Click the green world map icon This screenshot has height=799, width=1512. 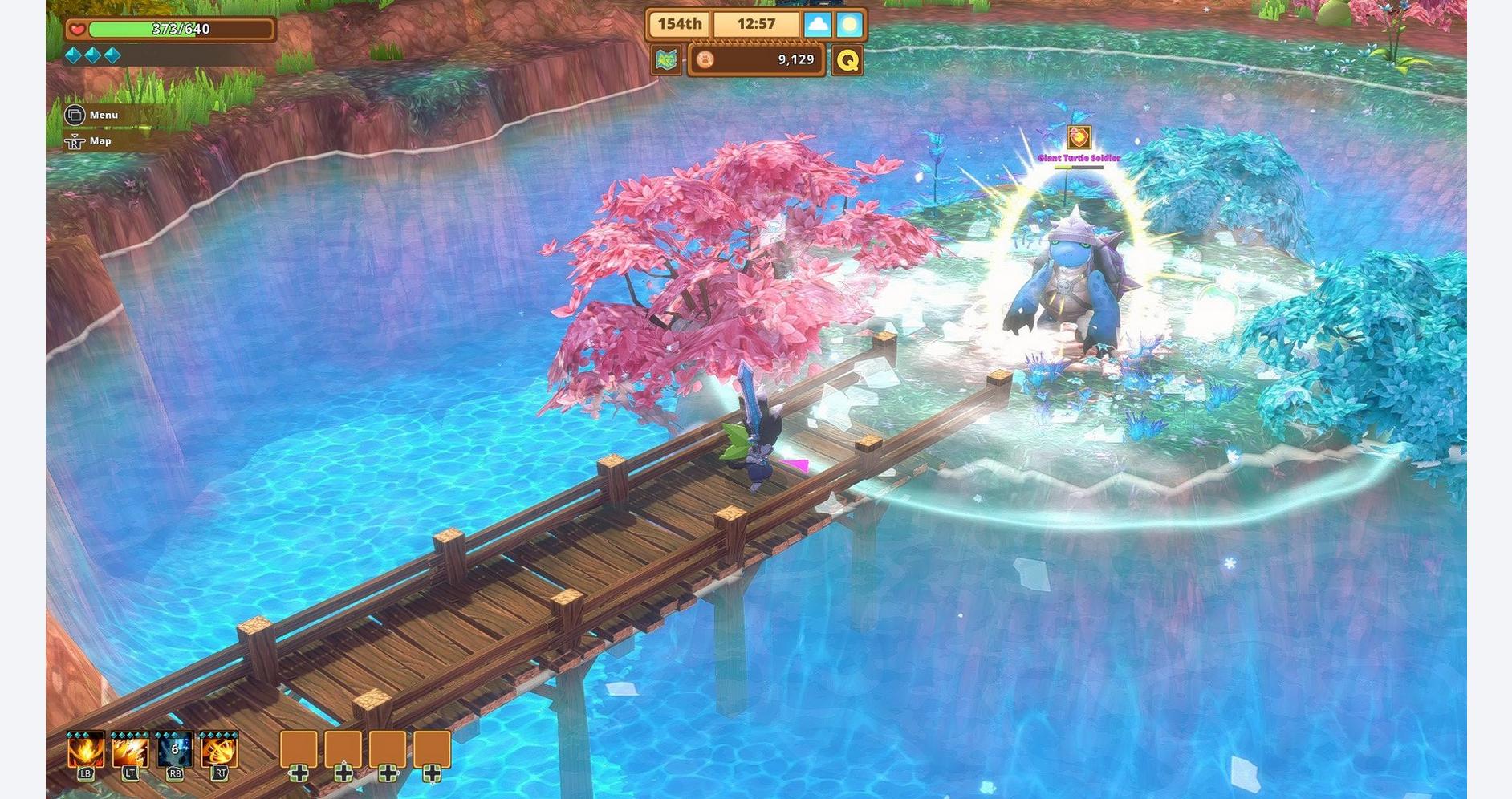point(666,59)
